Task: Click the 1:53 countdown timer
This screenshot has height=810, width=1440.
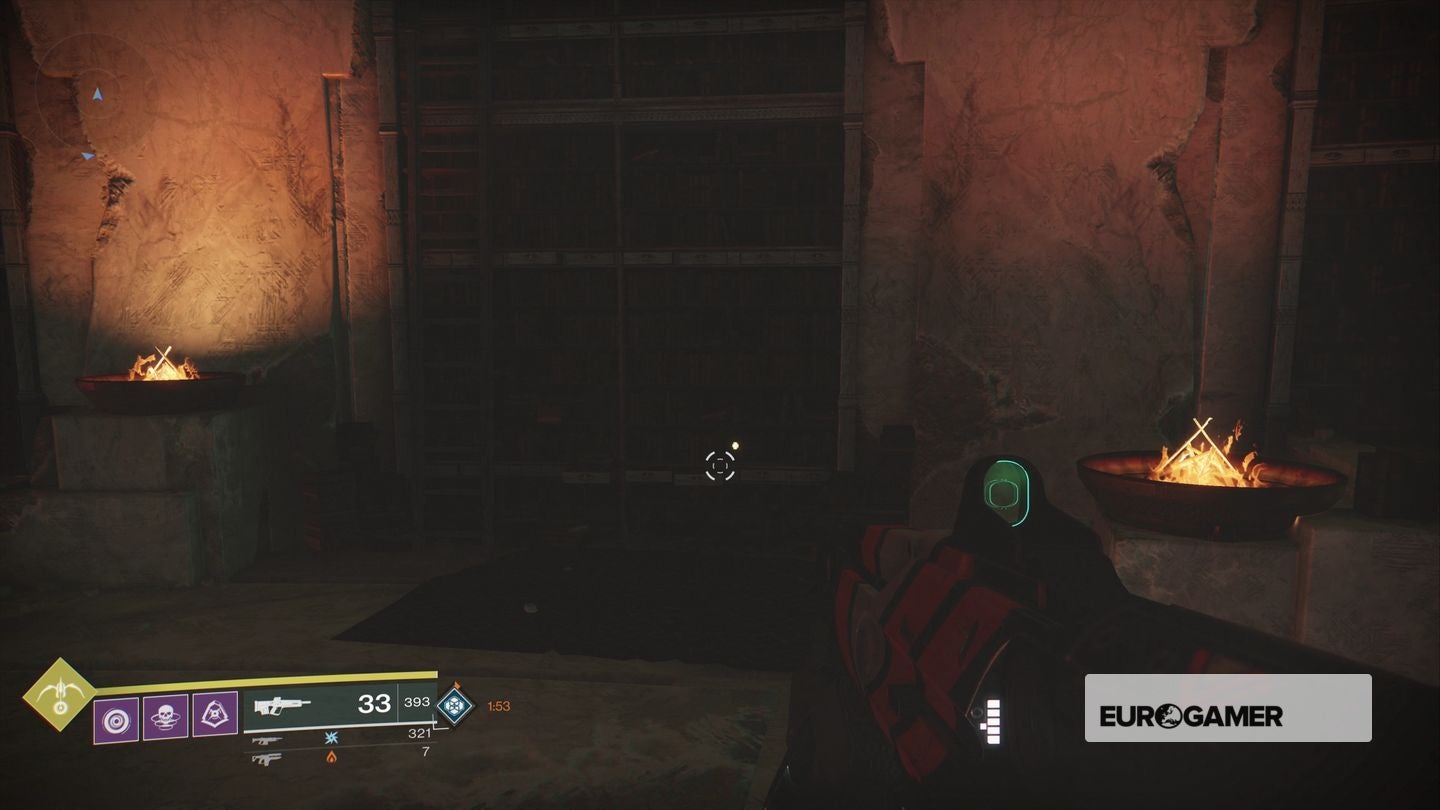Action: point(500,706)
